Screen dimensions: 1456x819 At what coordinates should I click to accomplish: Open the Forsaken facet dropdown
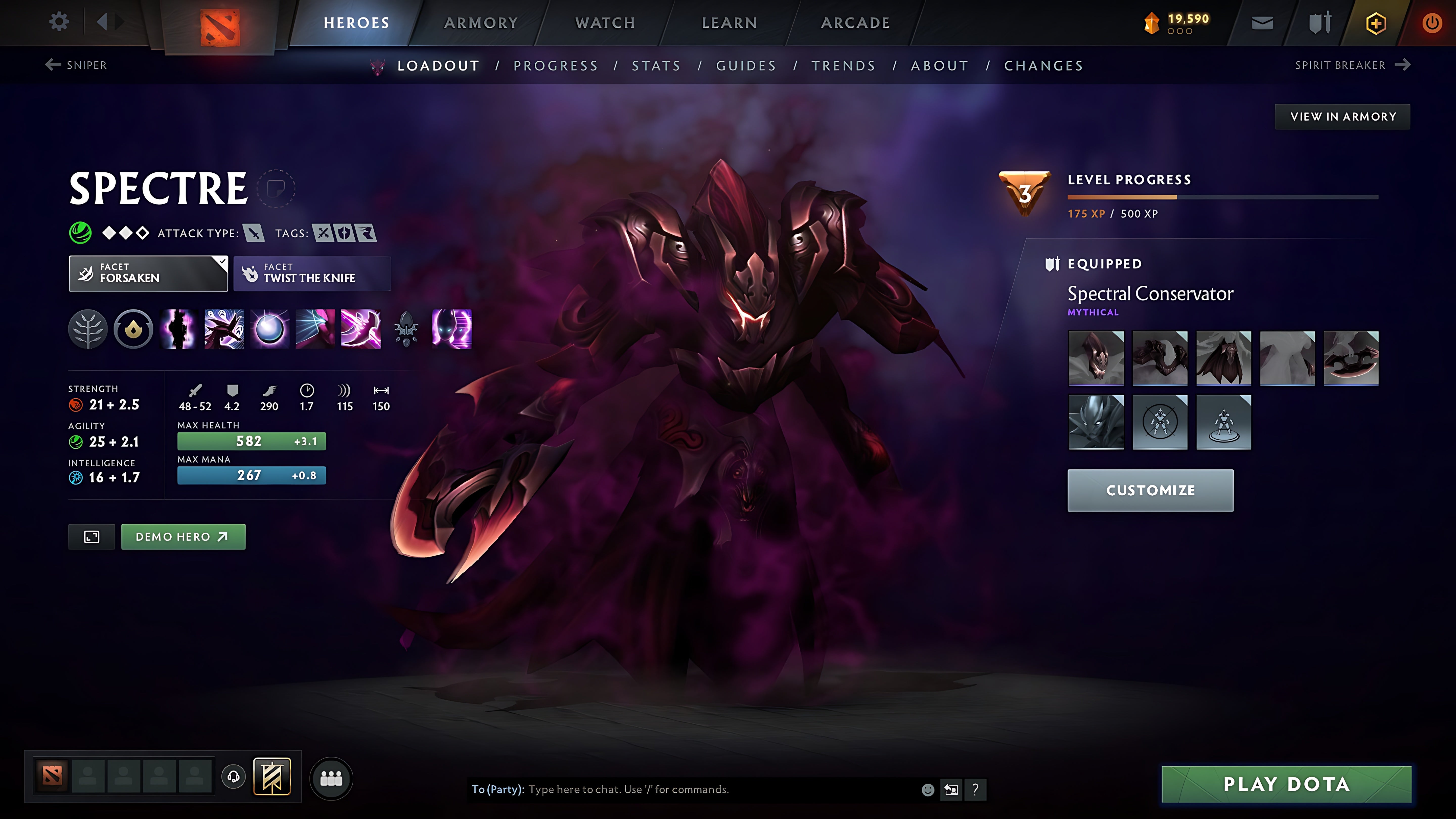tap(148, 274)
